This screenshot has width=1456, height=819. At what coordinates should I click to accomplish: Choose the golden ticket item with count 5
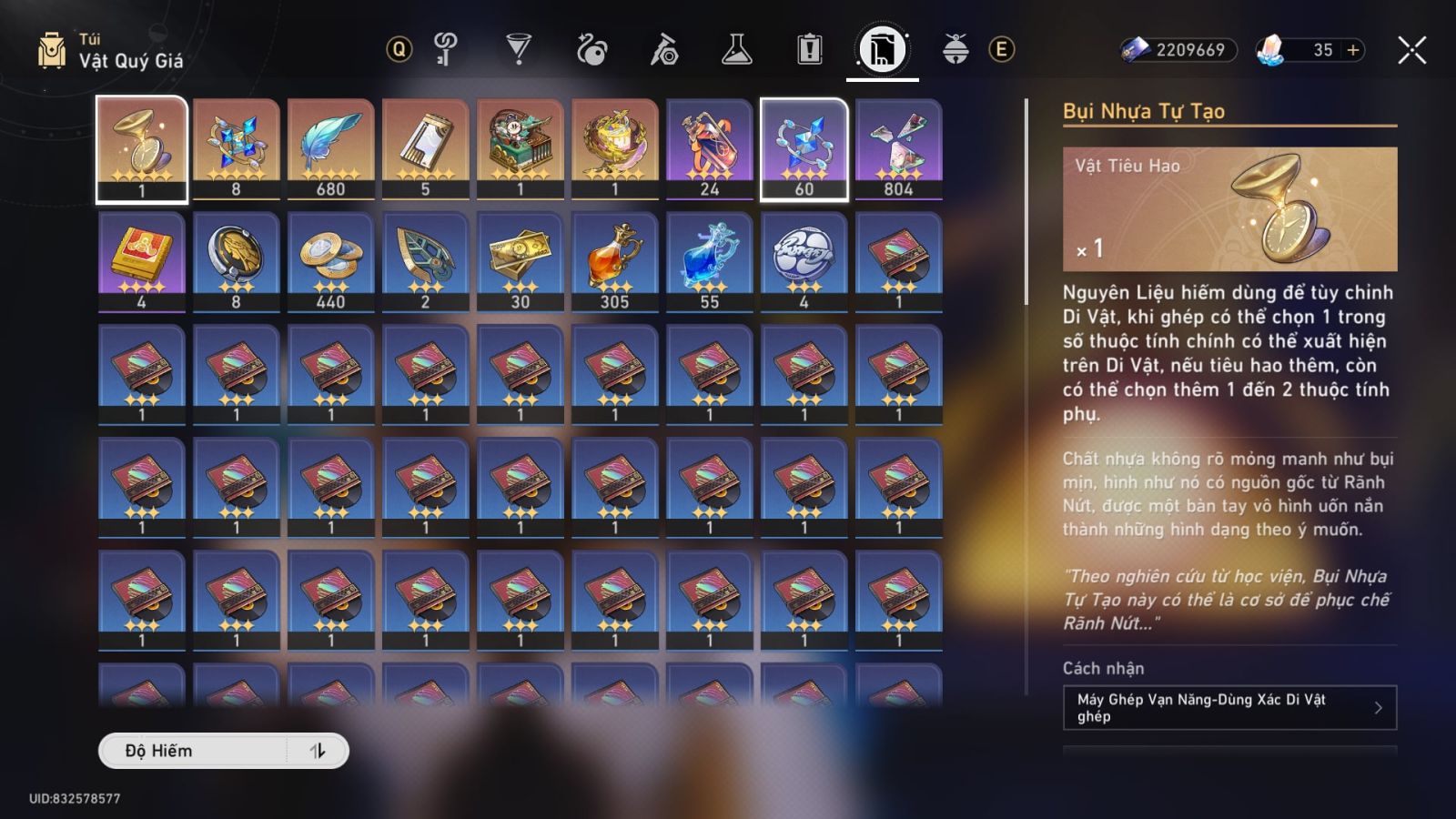[425, 148]
